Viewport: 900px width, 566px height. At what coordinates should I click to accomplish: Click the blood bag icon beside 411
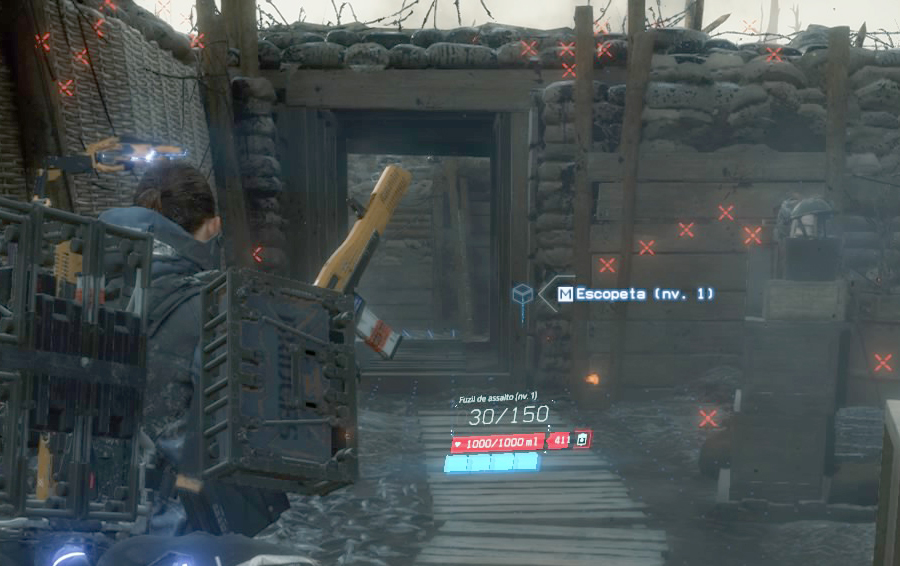(x=583, y=440)
